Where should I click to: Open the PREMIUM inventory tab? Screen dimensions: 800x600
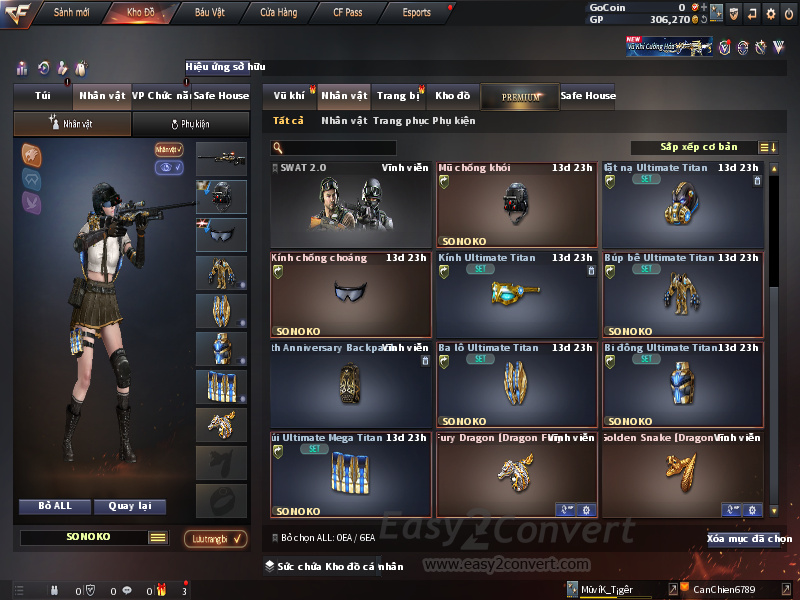pos(520,97)
